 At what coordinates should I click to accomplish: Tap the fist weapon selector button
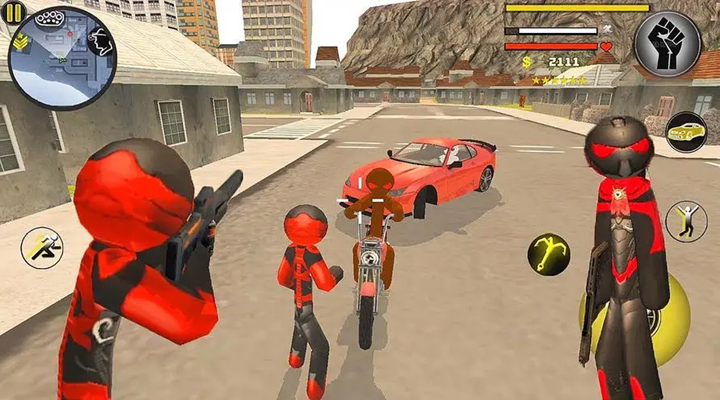[668, 46]
